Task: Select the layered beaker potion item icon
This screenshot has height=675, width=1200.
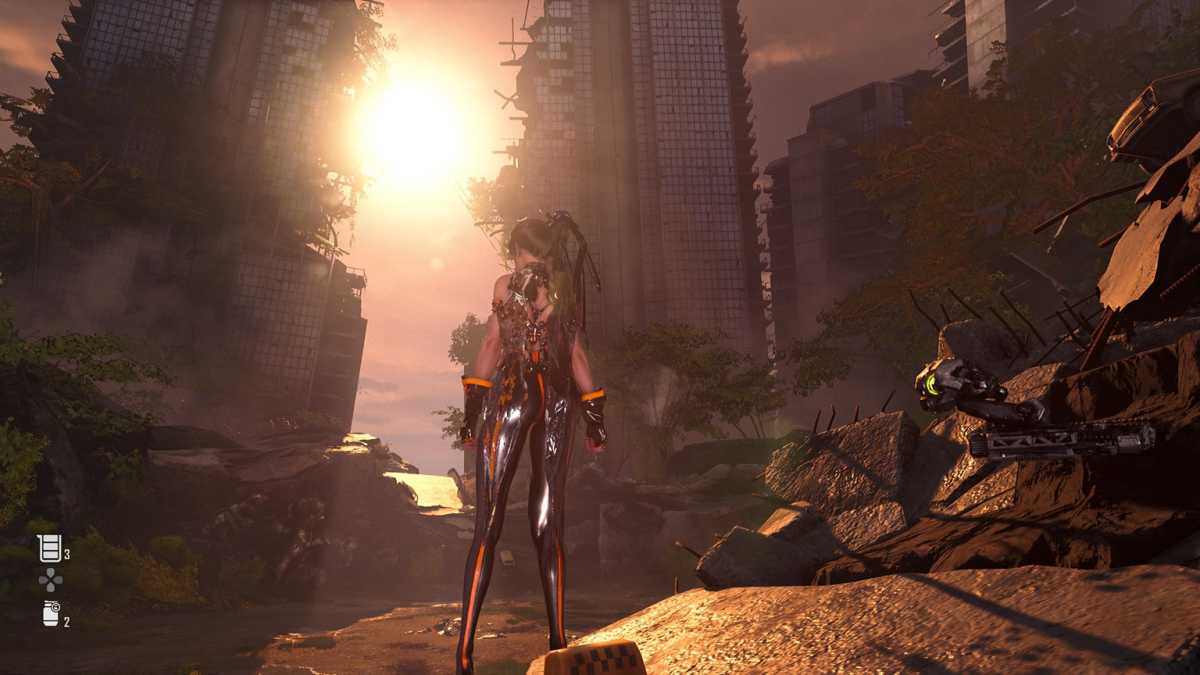Action: point(49,547)
